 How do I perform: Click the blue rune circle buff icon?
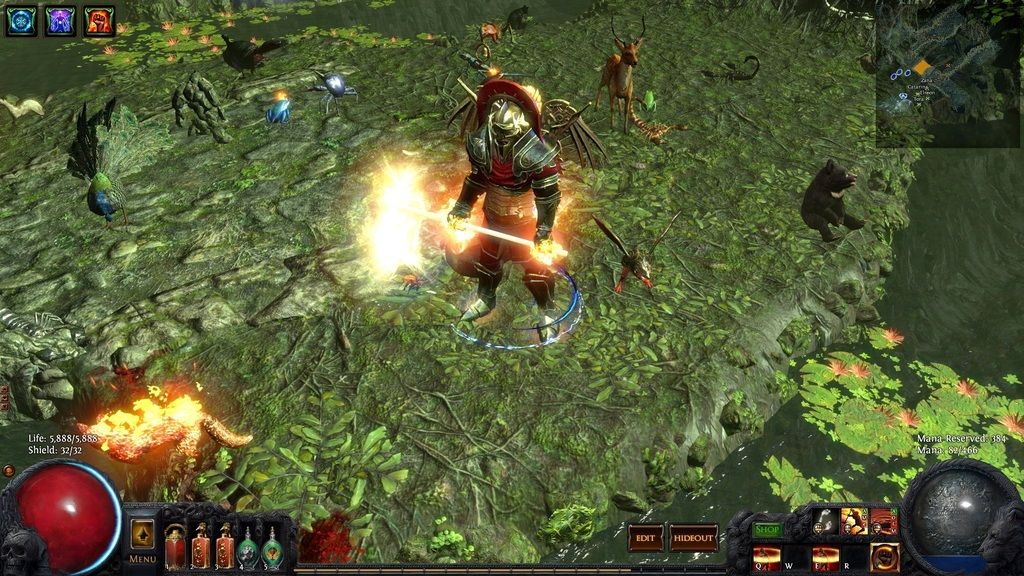click(21, 20)
